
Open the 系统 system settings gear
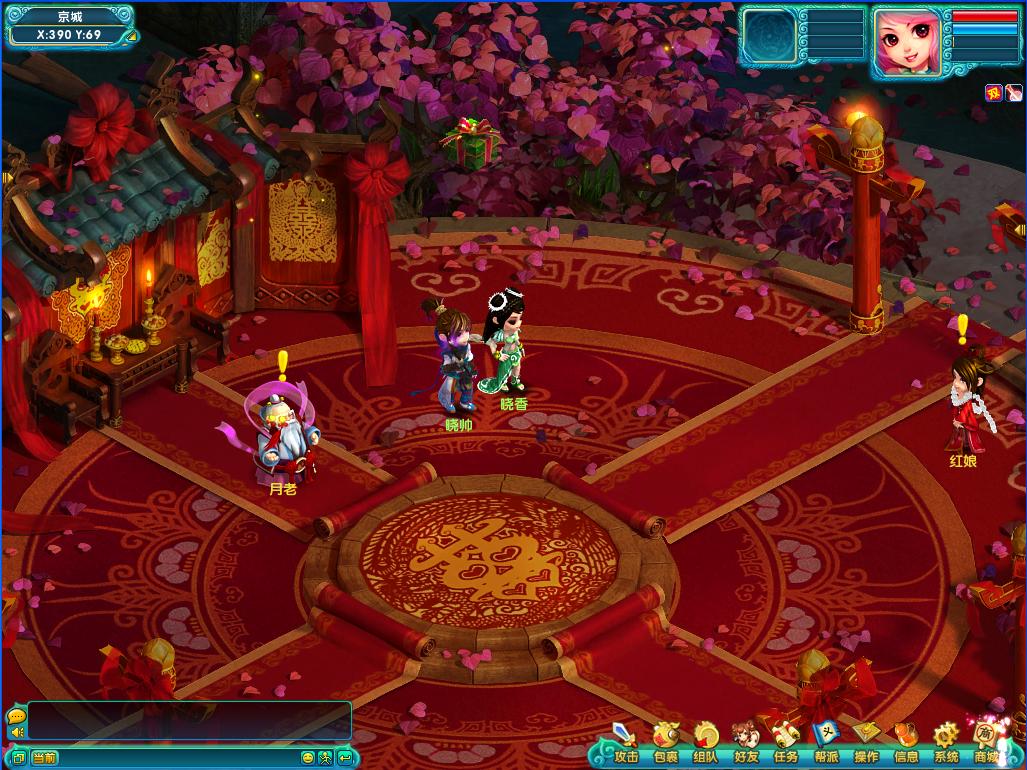(946, 741)
